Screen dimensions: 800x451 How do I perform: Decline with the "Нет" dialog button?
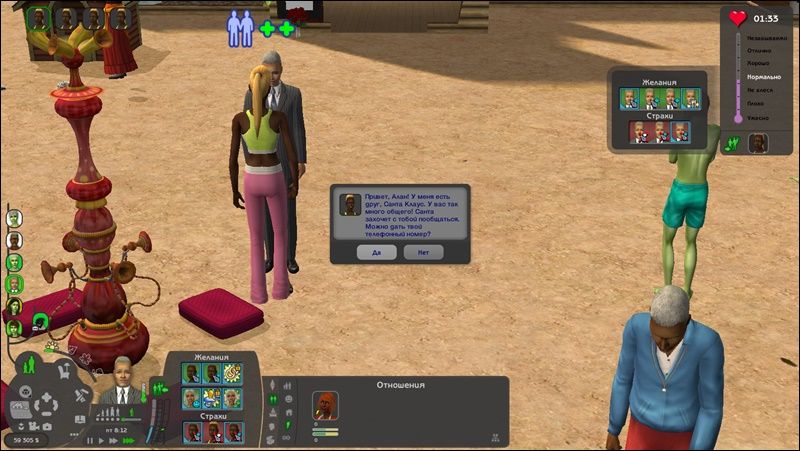(x=424, y=252)
